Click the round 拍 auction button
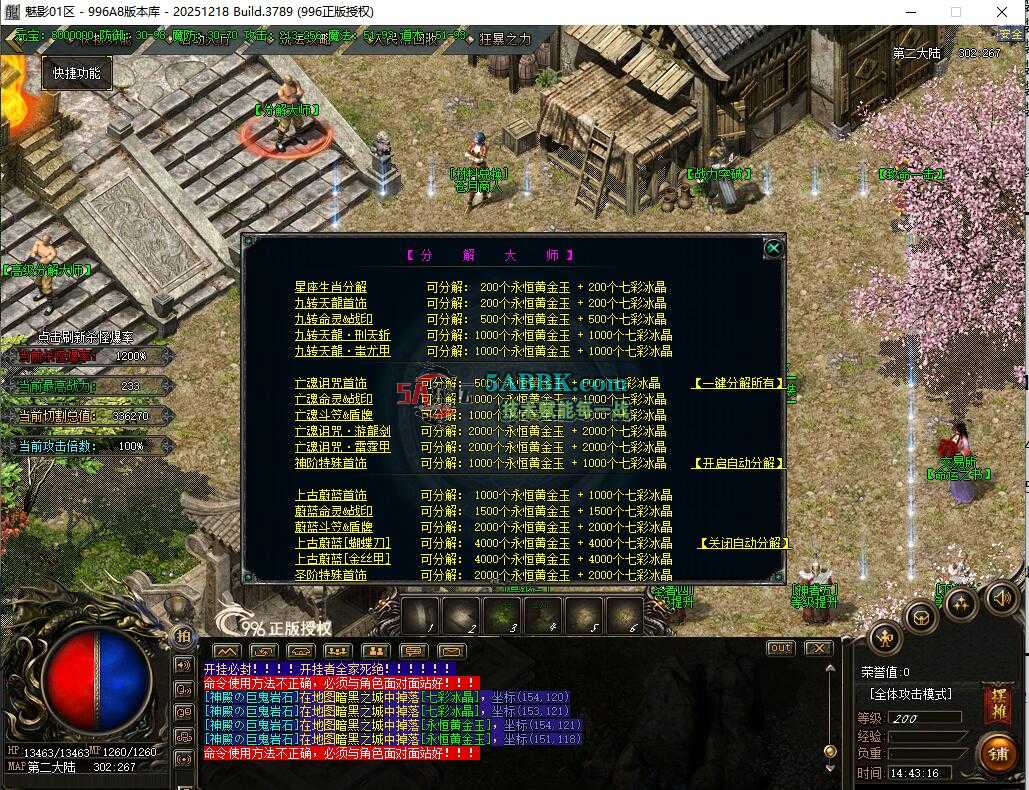Screen dimensions: 1029x790 tap(183, 635)
